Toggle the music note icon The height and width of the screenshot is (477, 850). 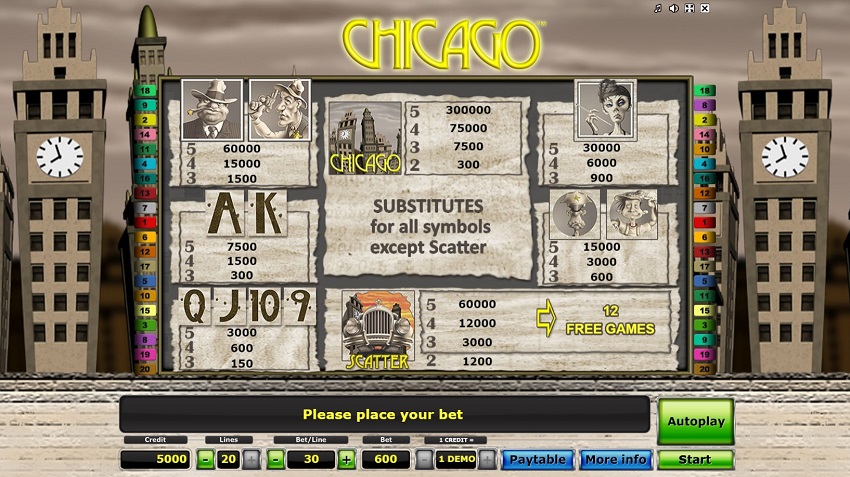(657, 9)
